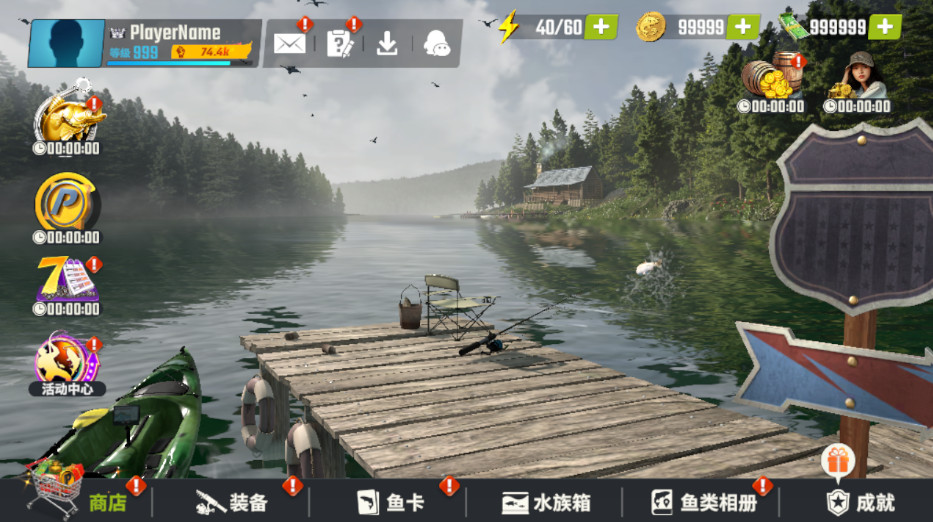The width and height of the screenshot is (933, 522).
Task: Open the 鱼卡 fish cards tab
Action: pos(391,501)
